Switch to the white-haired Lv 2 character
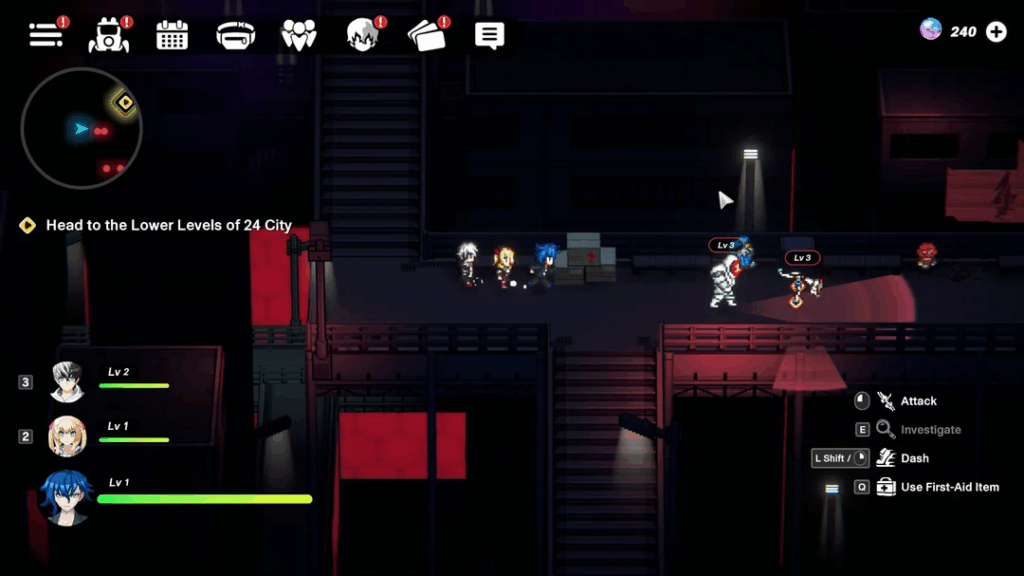 coord(70,381)
